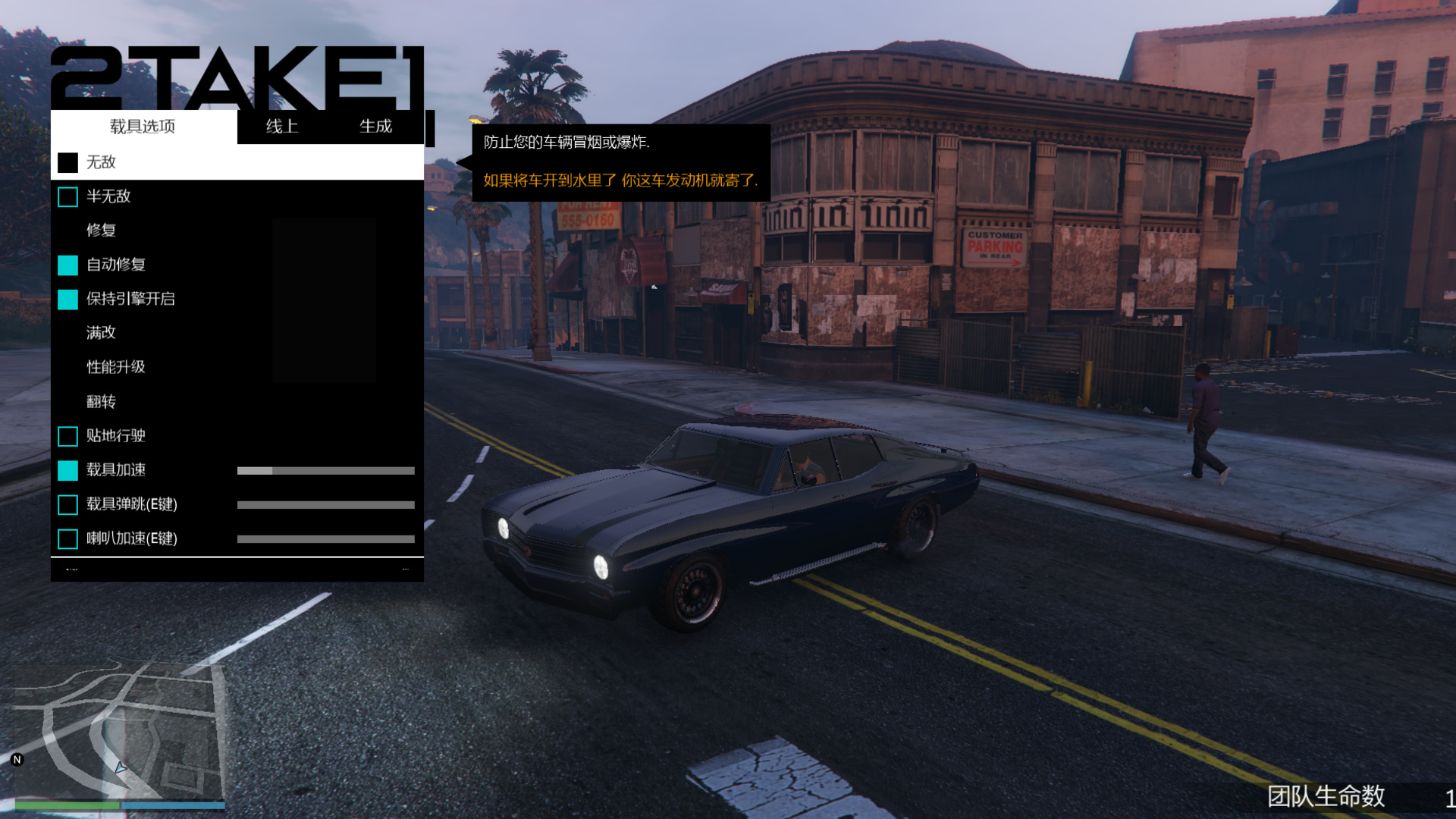1456x819 pixels.
Task: Adjust the 载具加速 slider bar
Action: pyautogui.click(x=325, y=471)
